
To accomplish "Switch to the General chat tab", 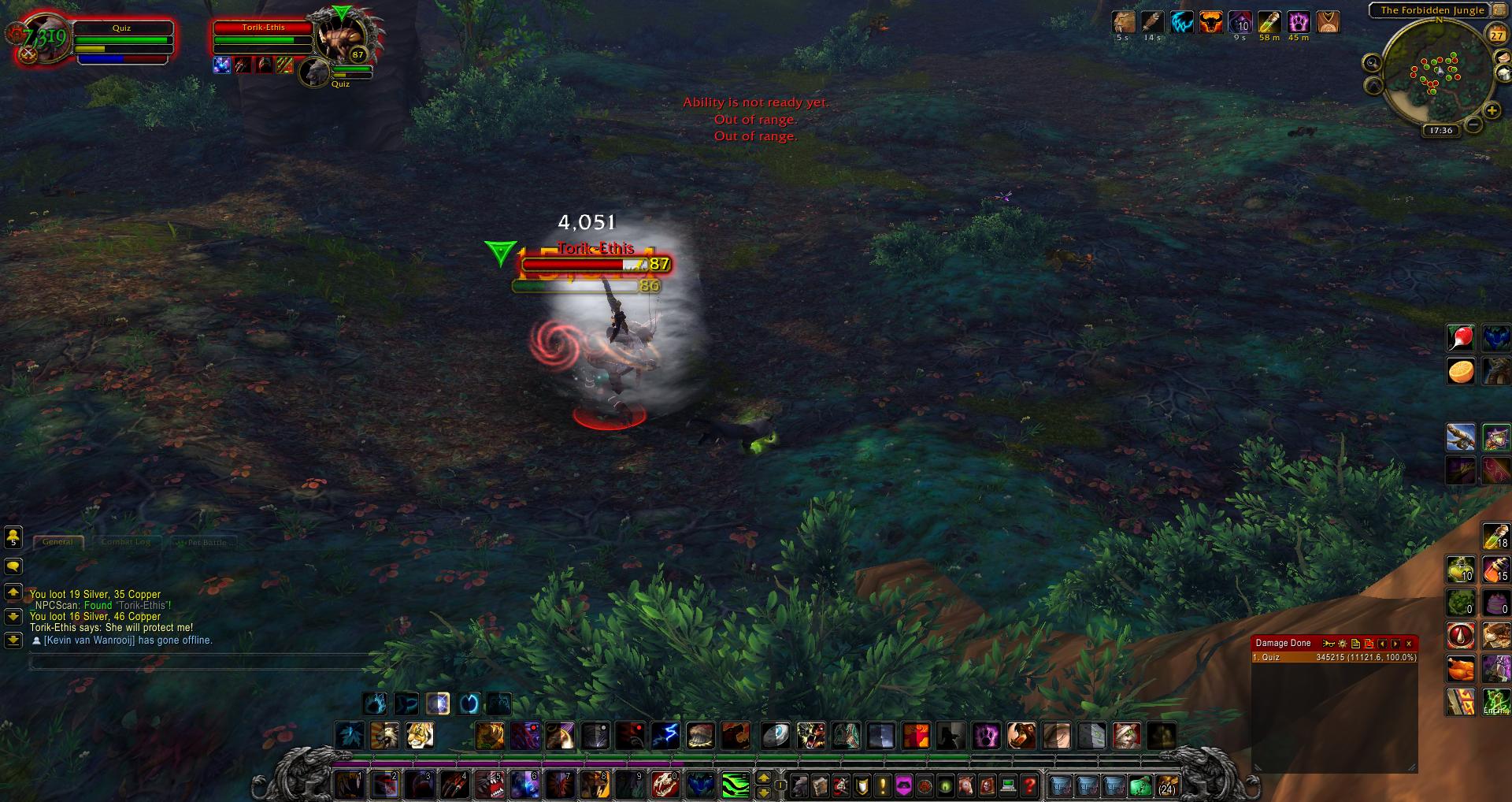I will click(x=57, y=542).
